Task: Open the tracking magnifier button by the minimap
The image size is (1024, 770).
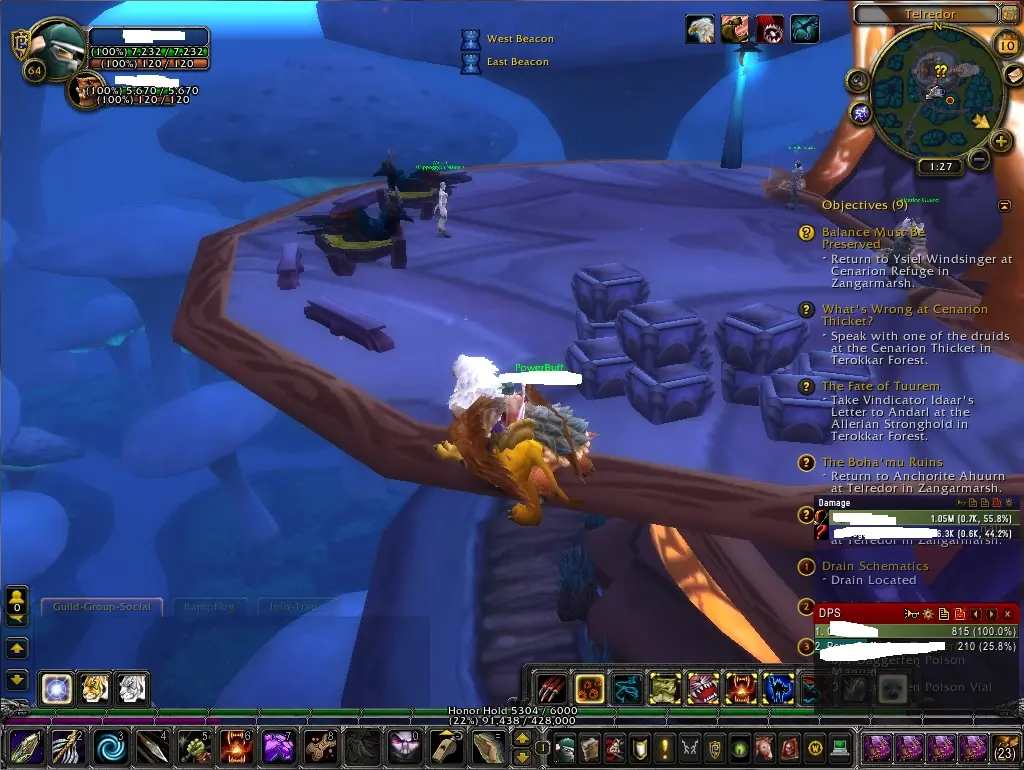Action: pyautogui.click(x=857, y=80)
